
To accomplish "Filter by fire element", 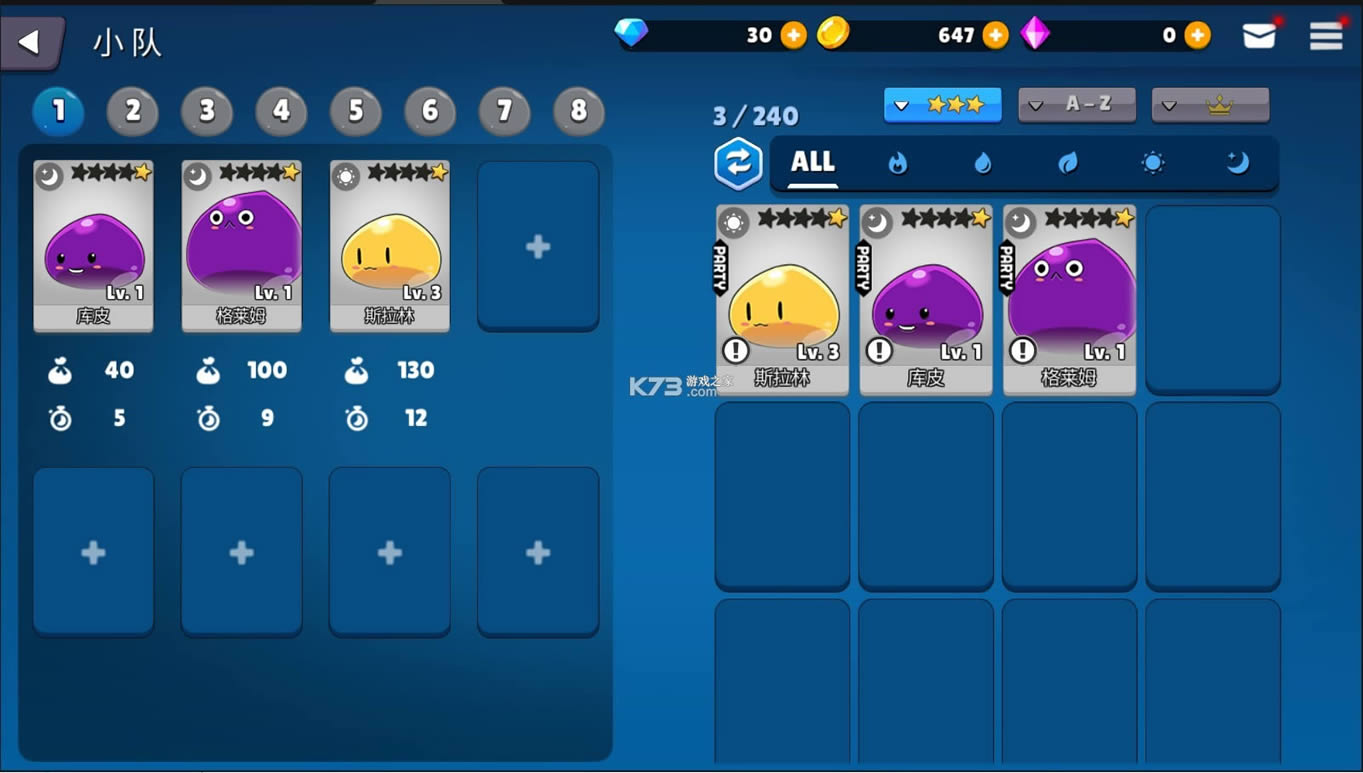I will 898,163.
